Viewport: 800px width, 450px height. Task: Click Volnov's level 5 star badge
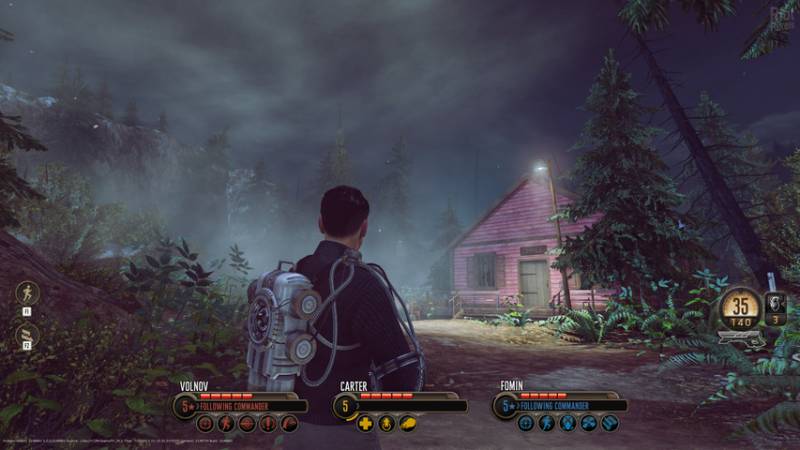184,405
